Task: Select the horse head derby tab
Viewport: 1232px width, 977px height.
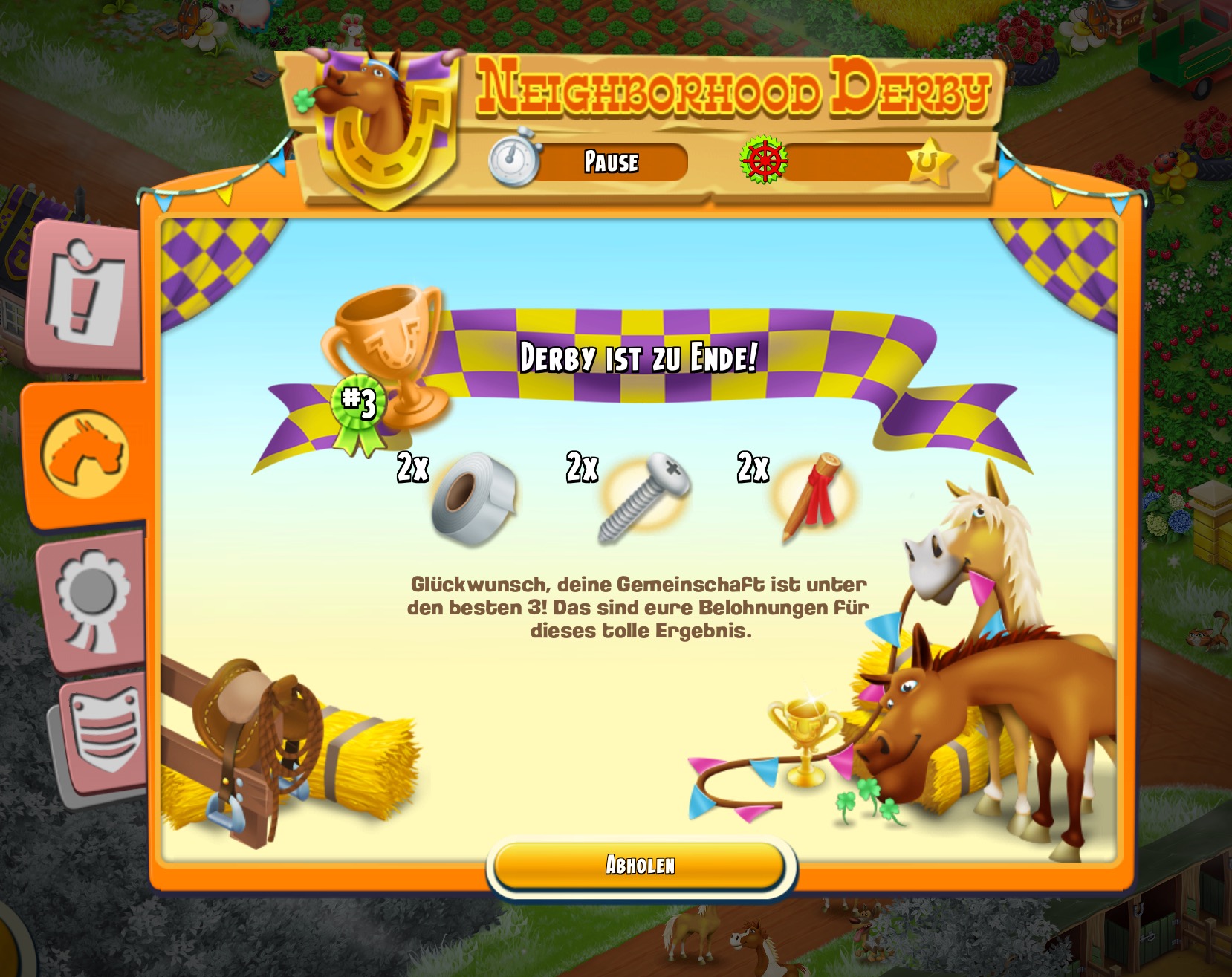Action: pos(85,453)
